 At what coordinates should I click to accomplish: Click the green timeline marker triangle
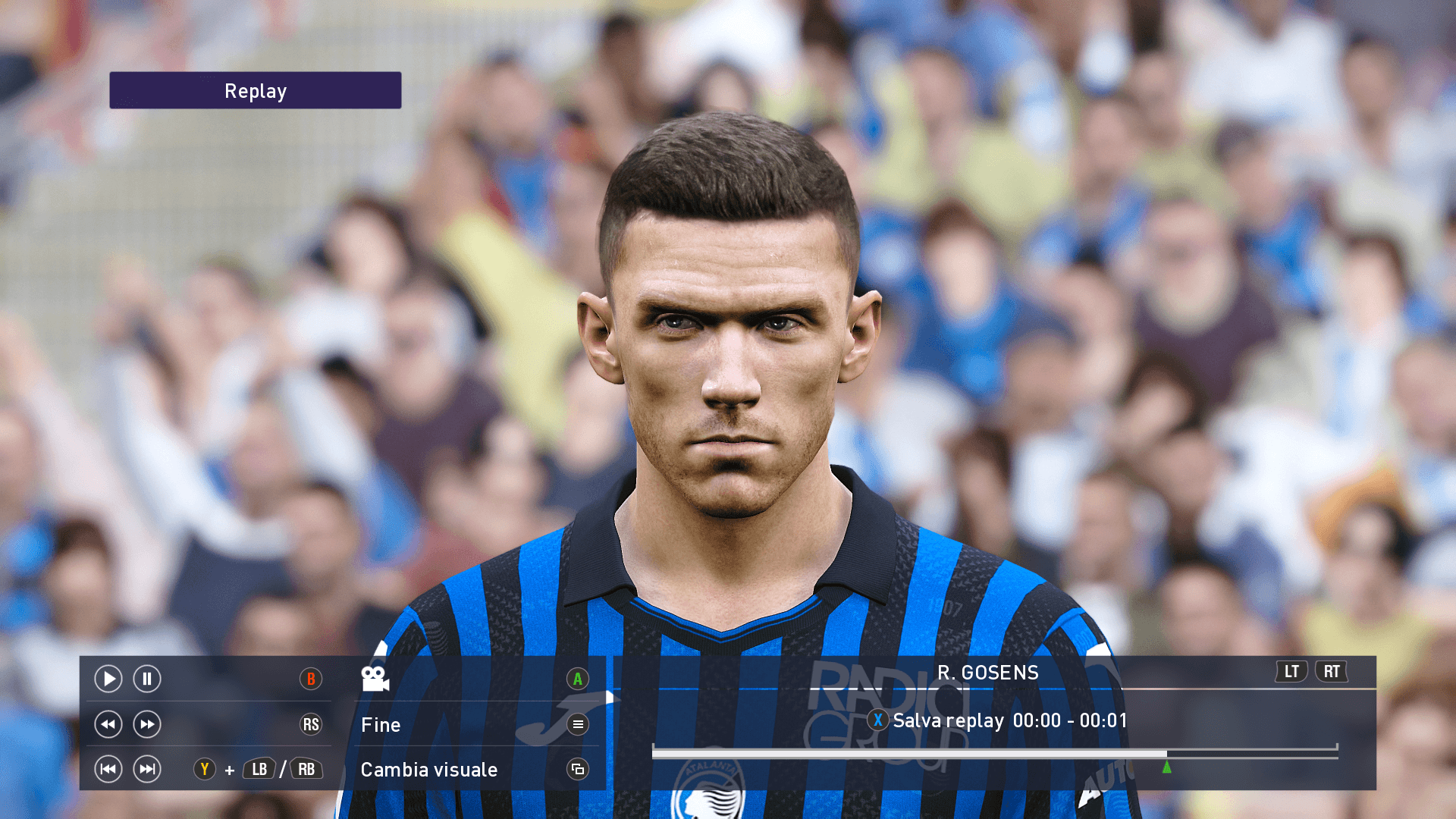pyautogui.click(x=1167, y=767)
